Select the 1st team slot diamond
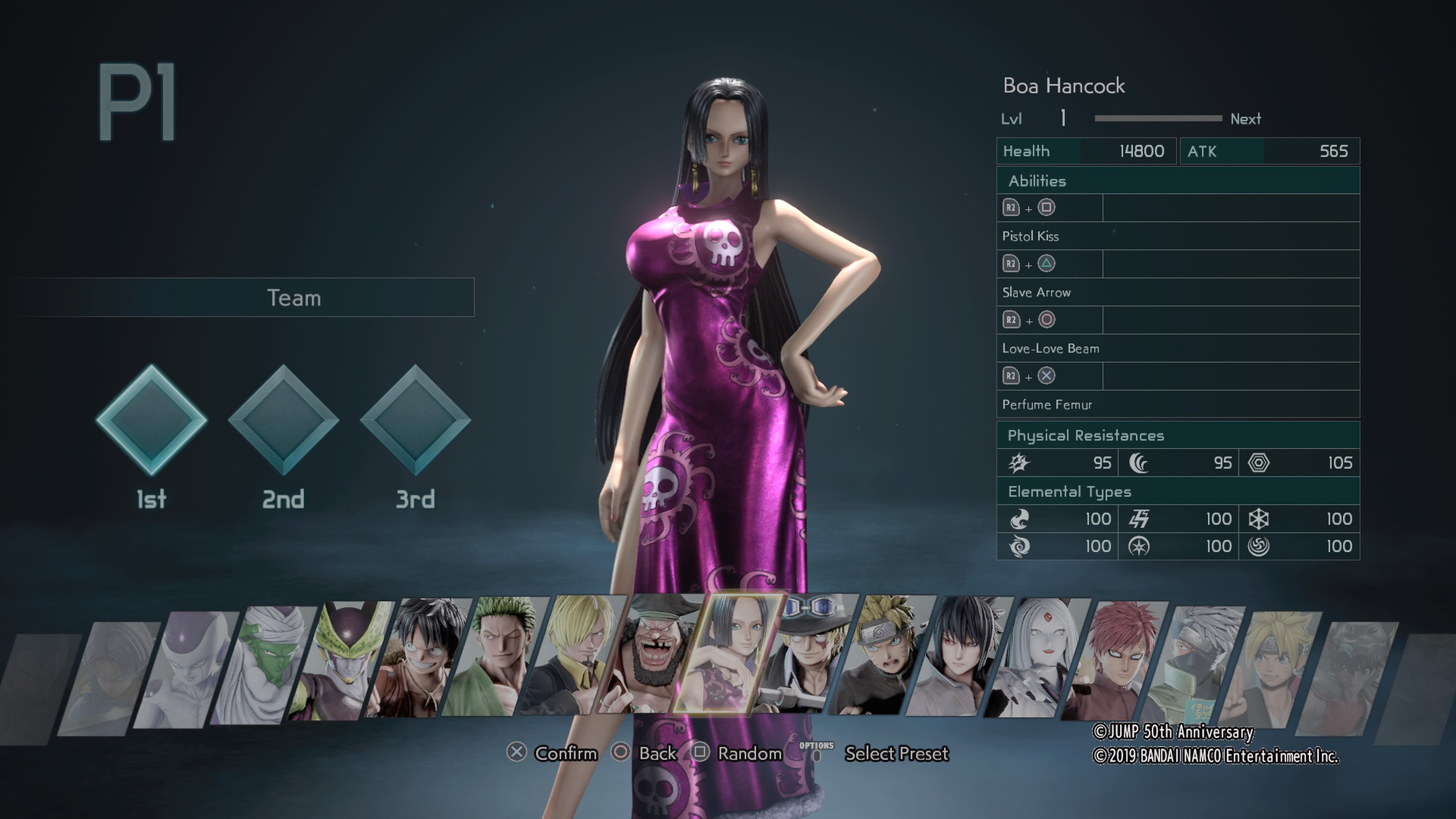This screenshot has width=1456, height=819. (x=152, y=420)
